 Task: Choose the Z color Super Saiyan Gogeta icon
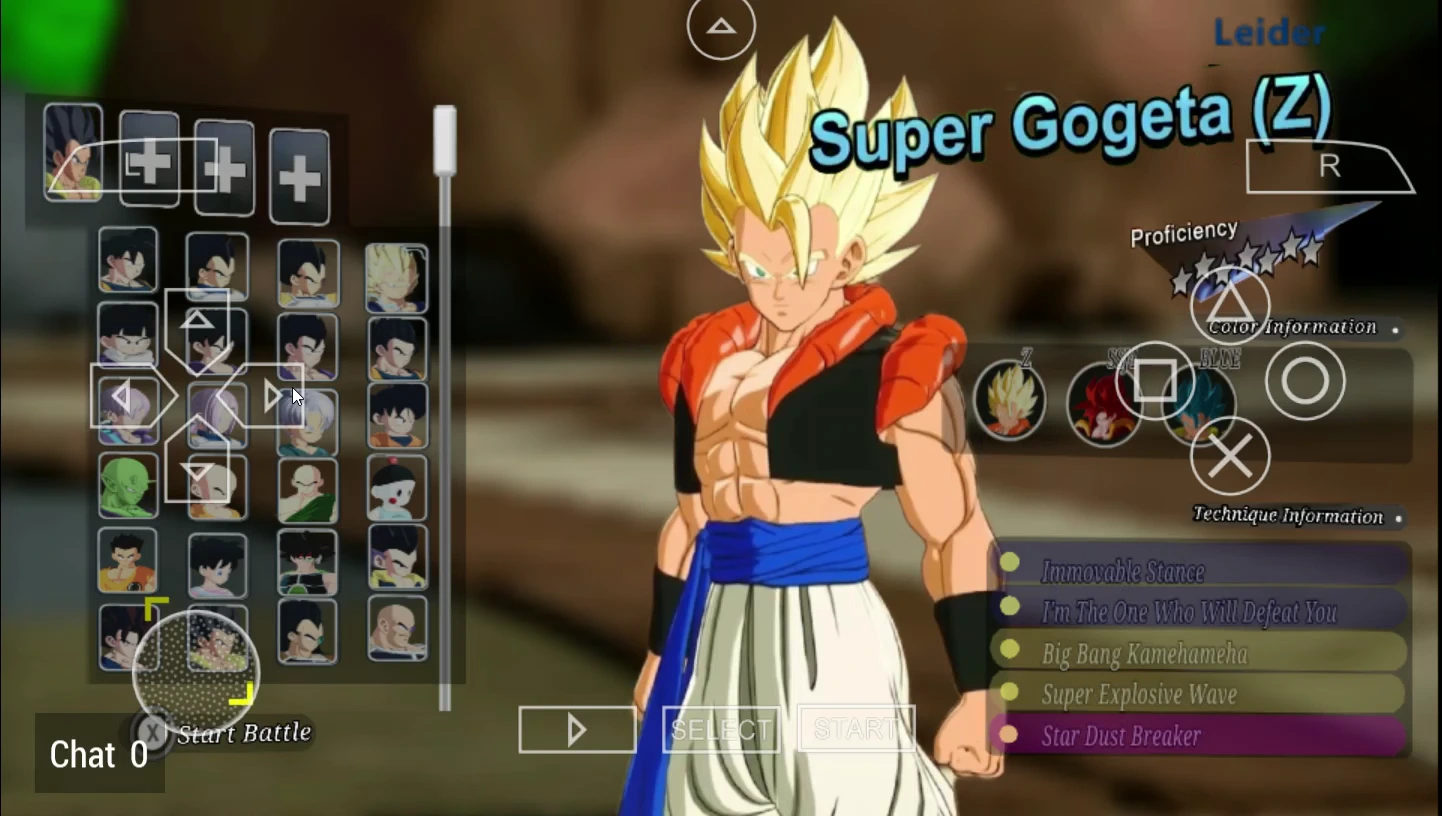(x=1009, y=402)
